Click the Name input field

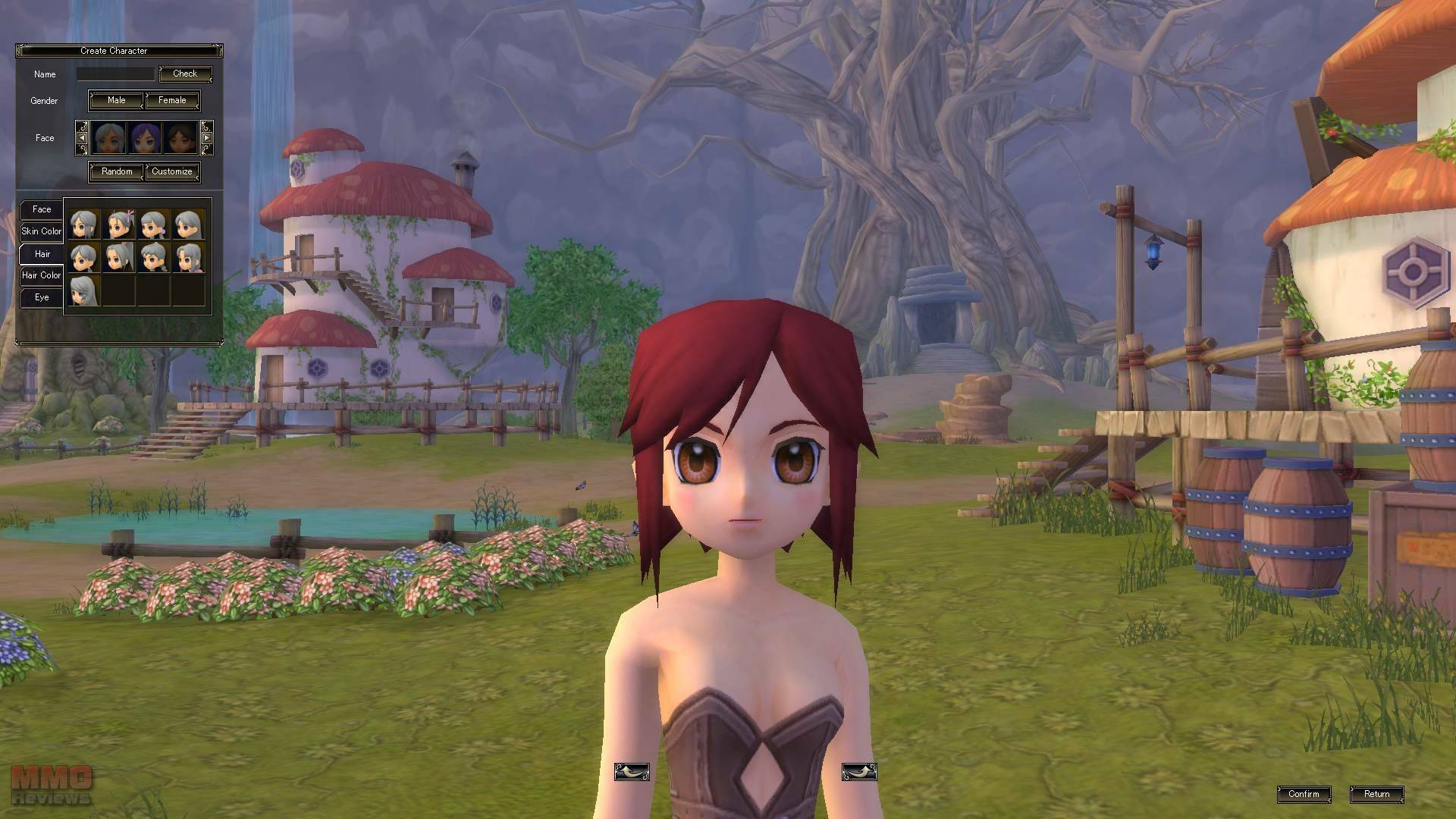pyautogui.click(x=115, y=74)
